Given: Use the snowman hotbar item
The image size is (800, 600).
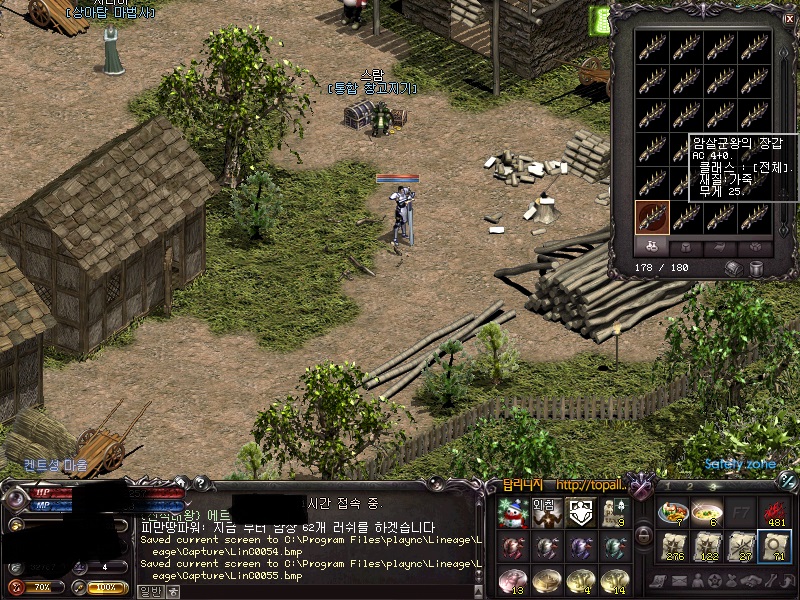Looking at the screenshot, I should 512,514.
